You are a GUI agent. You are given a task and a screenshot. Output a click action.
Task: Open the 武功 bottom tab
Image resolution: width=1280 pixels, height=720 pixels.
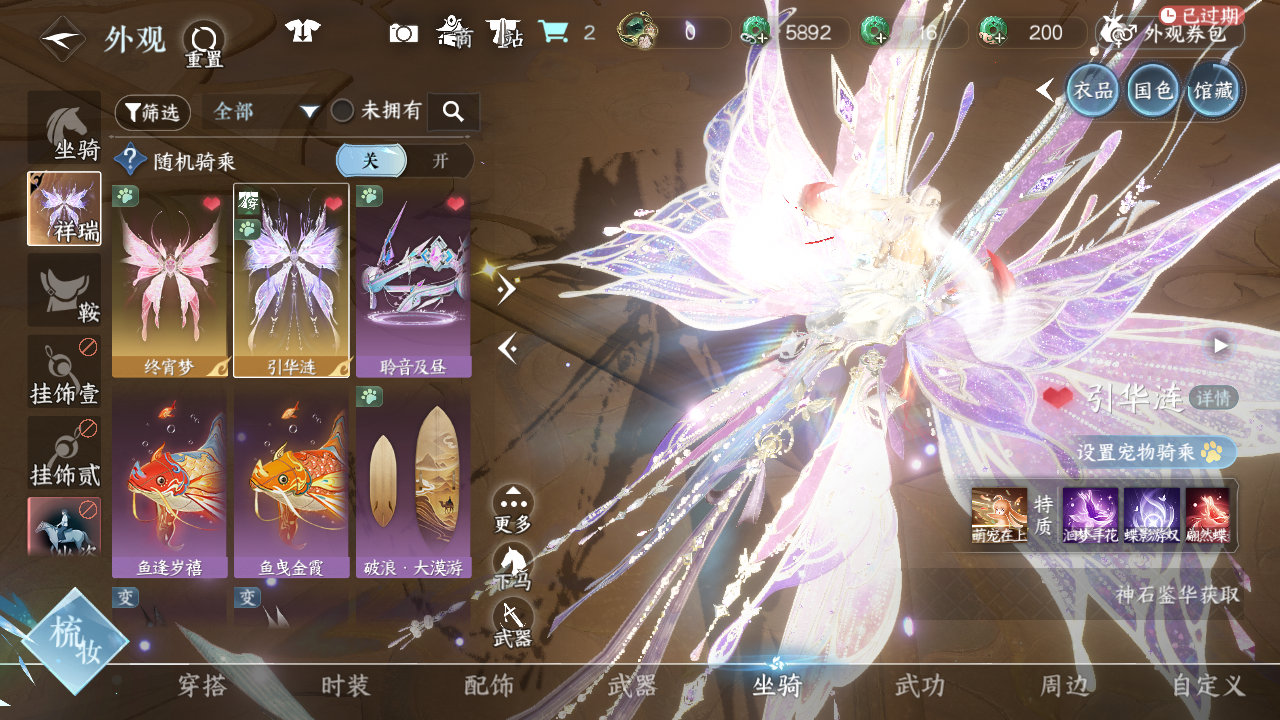point(920,686)
